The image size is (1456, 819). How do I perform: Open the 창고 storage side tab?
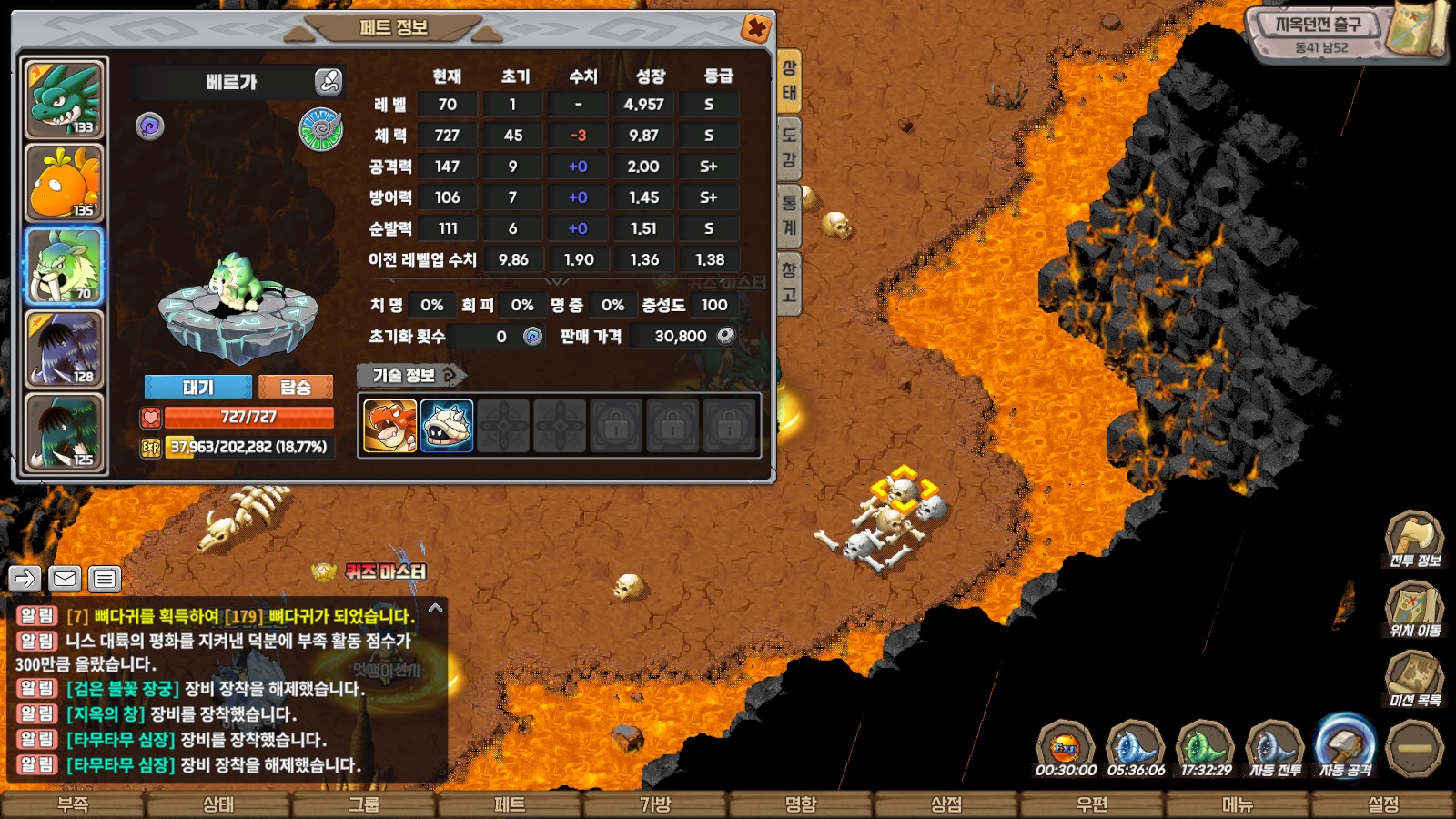pos(789,282)
